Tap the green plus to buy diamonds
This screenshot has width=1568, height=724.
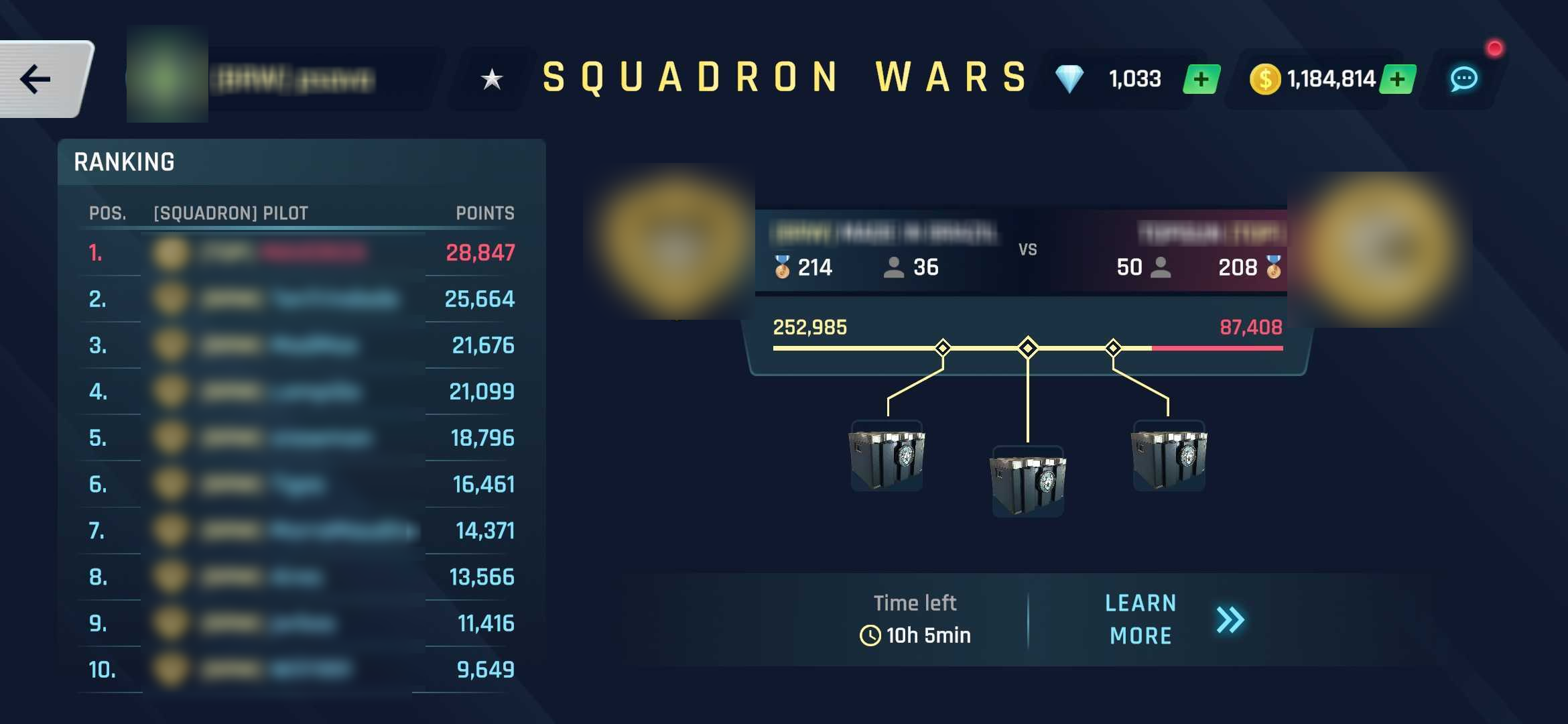[x=1200, y=78]
